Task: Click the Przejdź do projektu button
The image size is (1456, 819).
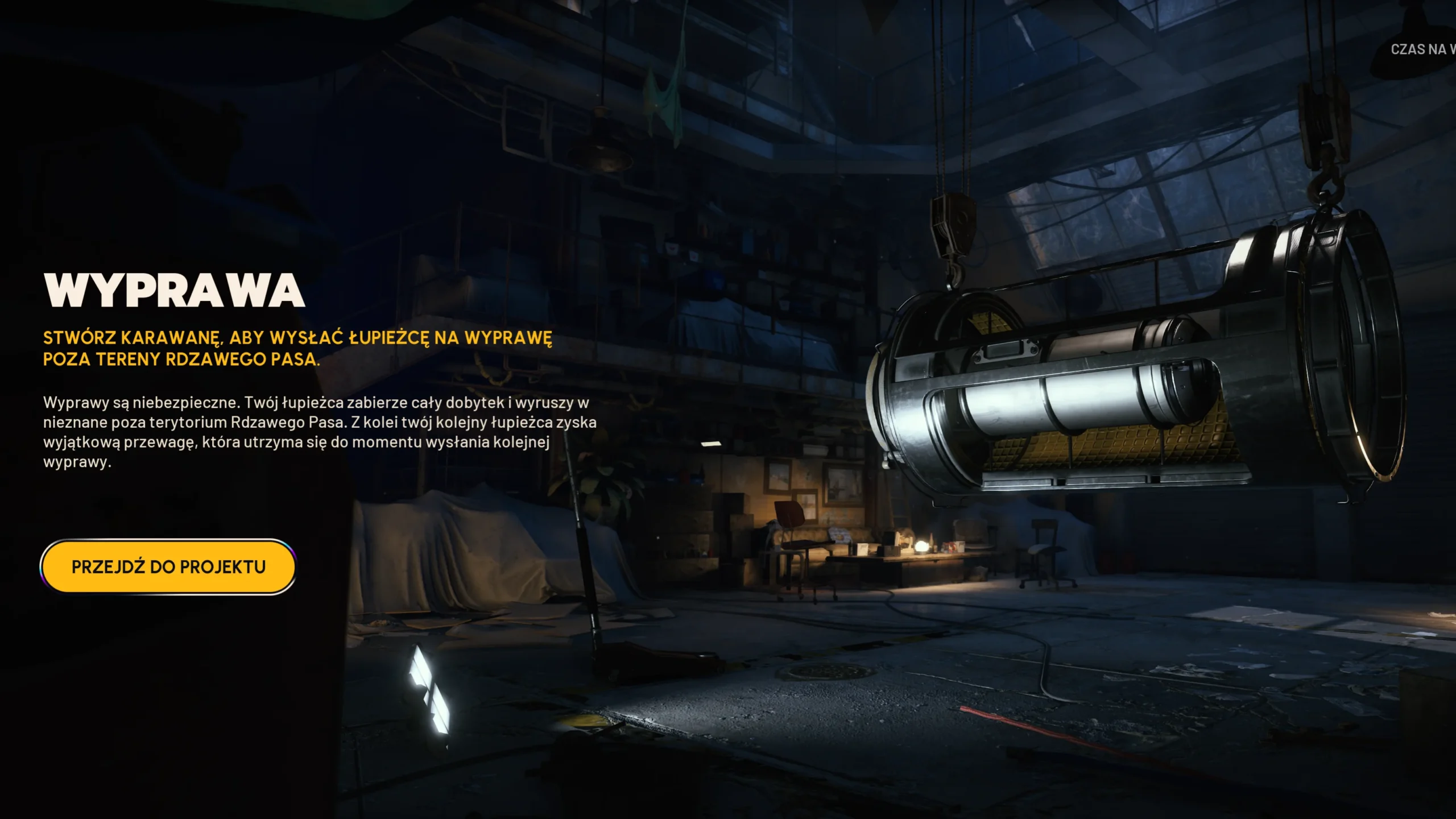Action: (x=168, y=566)
